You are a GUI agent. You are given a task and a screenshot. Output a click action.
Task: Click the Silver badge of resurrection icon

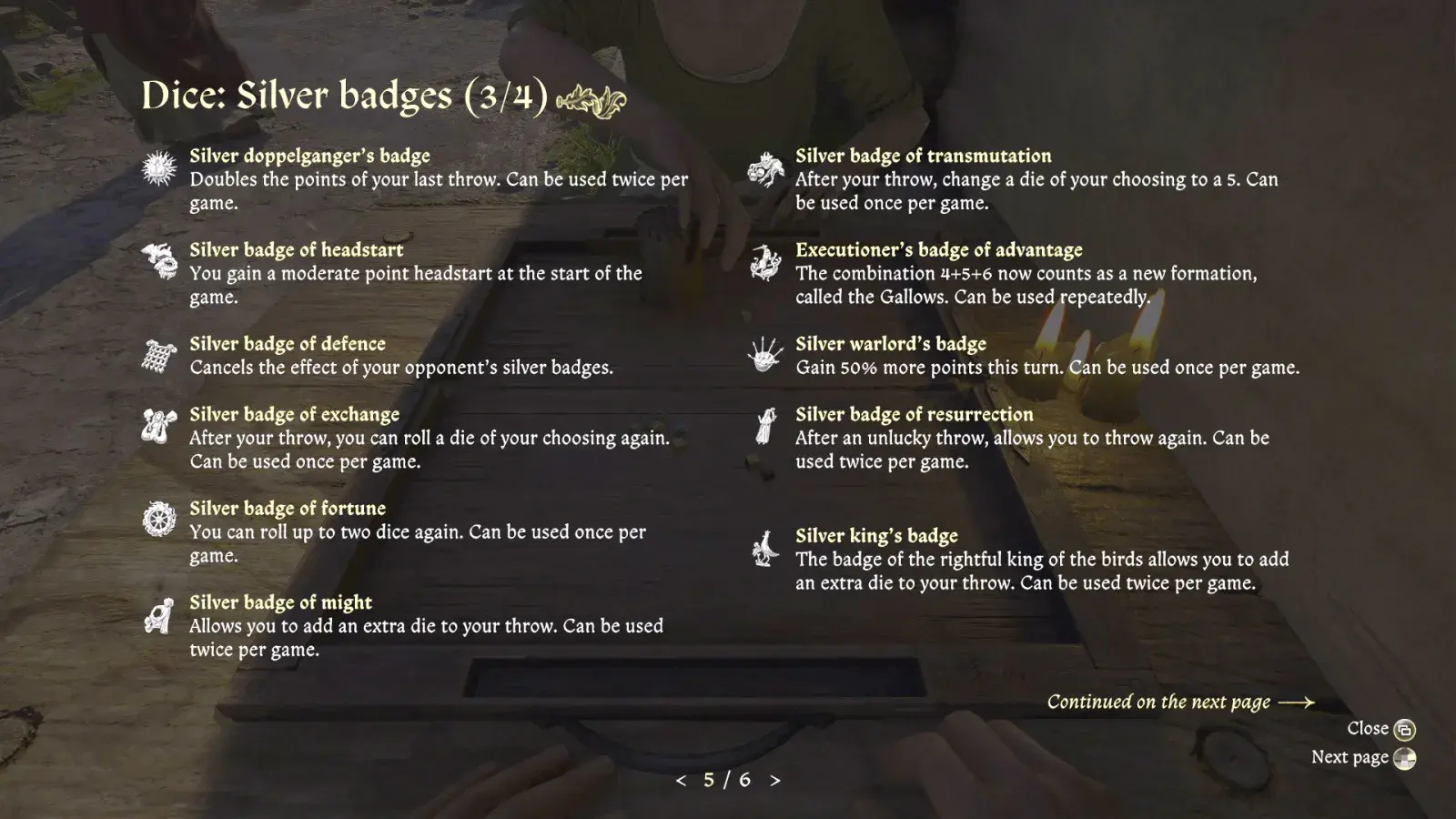(x=764, y=426)
